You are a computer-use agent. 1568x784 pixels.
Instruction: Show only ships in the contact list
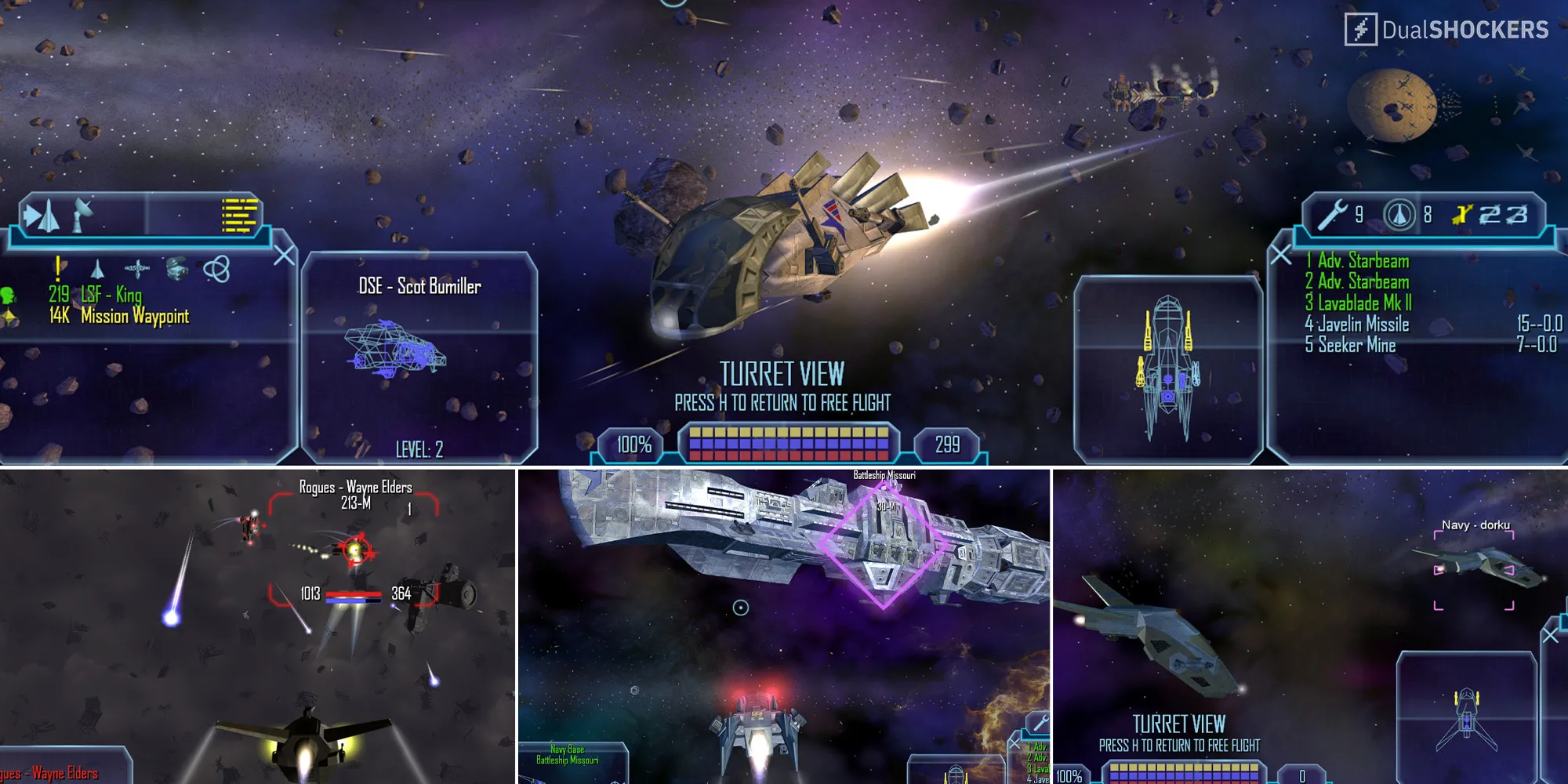point(97,270)
